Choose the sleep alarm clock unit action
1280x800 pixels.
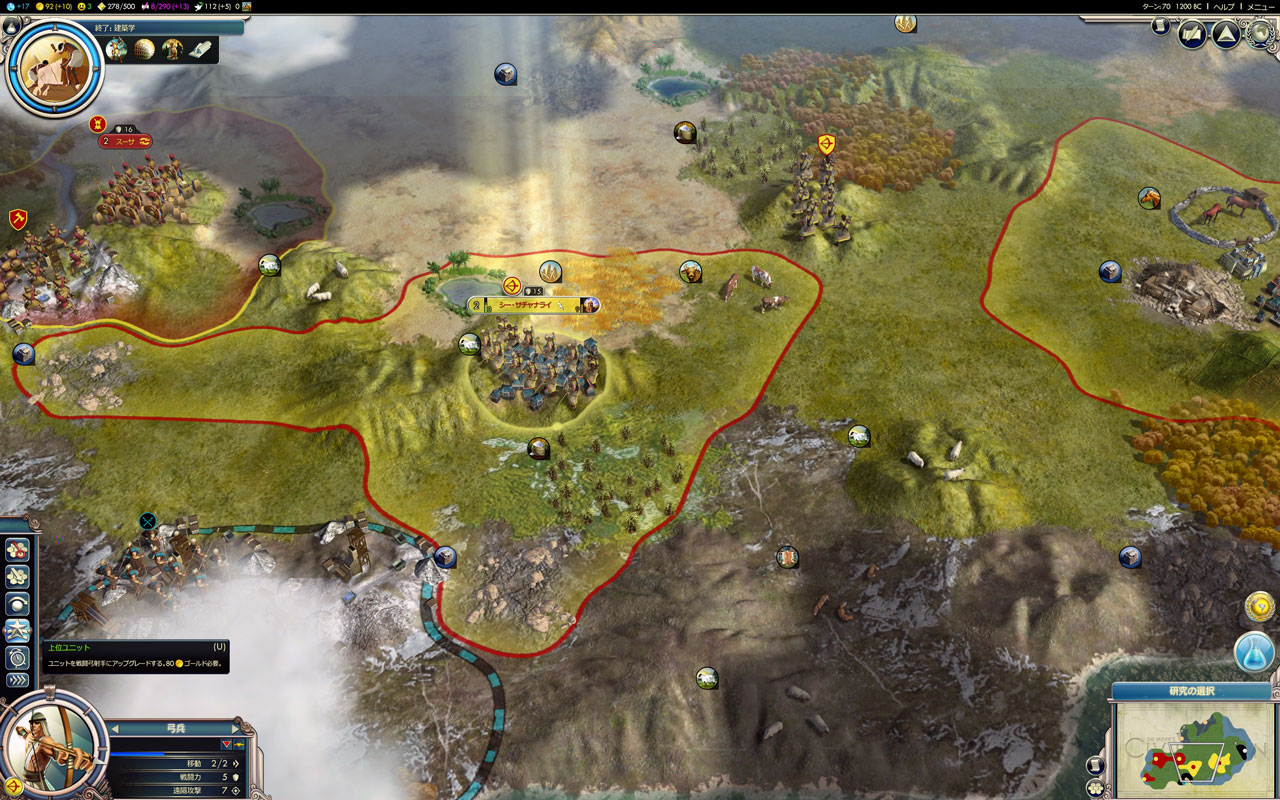pos(17,657)
